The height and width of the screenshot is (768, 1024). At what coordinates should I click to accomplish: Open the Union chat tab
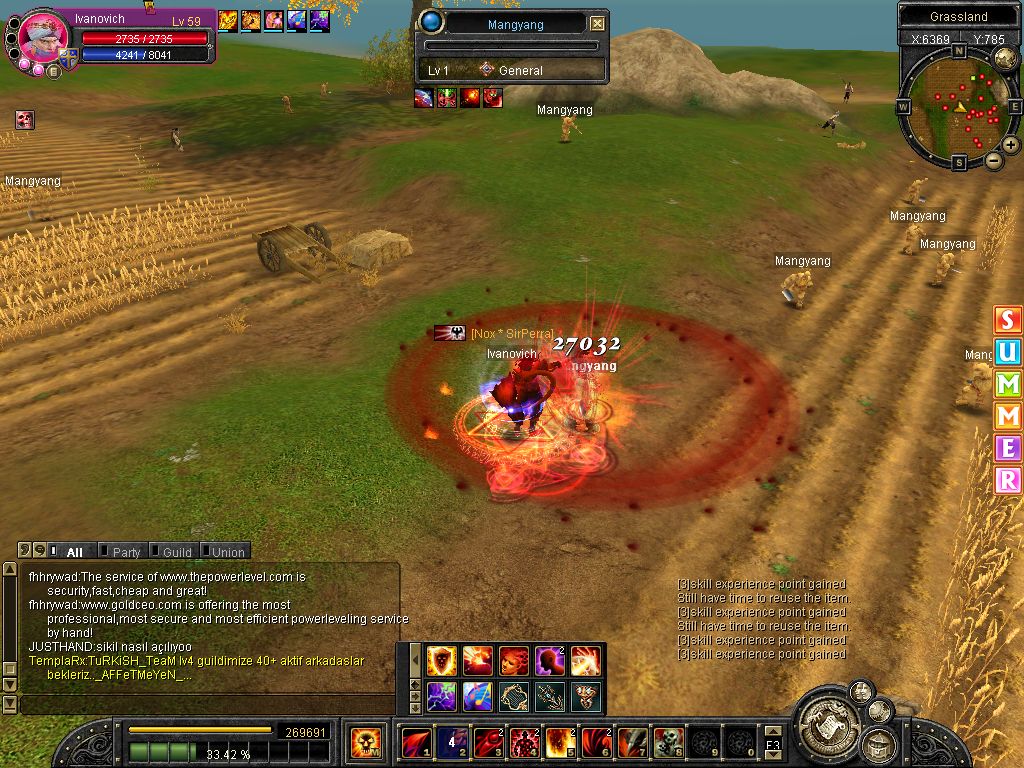pyautogui.click(x=227, y=552)
